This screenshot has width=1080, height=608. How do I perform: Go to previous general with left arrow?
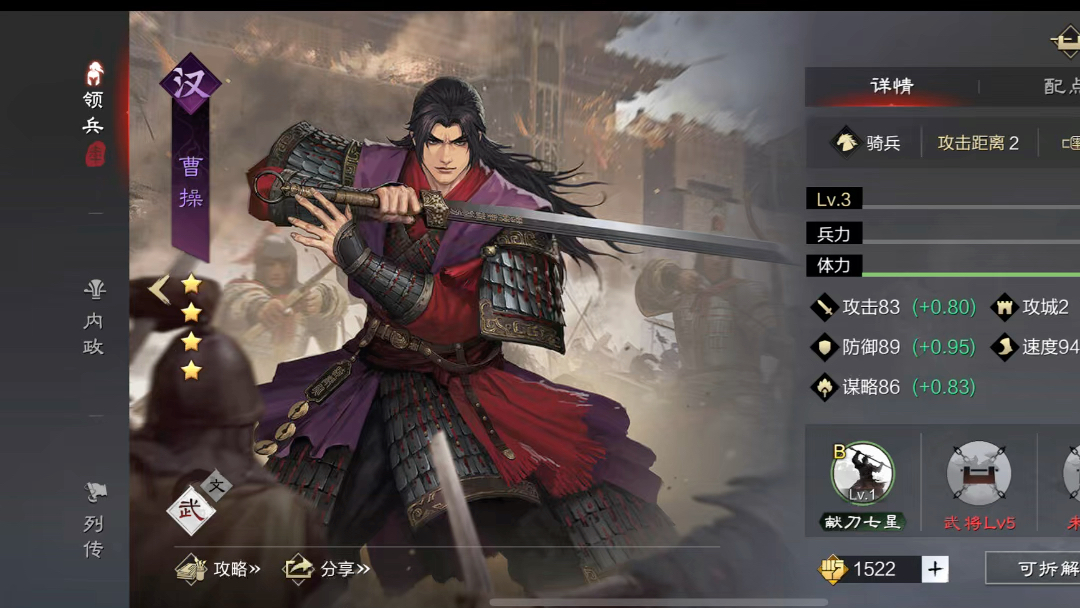158,289
